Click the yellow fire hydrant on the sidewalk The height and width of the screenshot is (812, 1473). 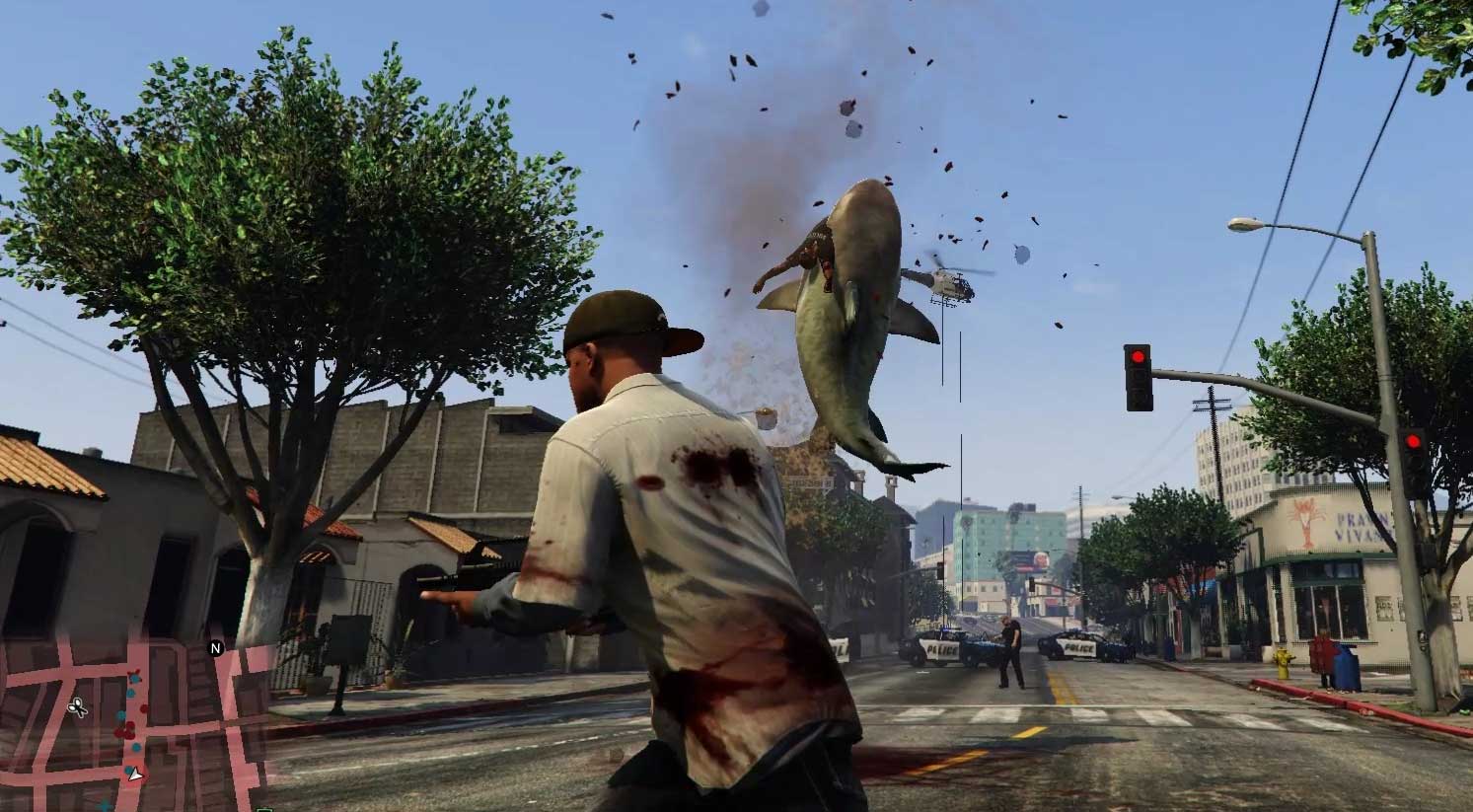pyautogui.click(x=1283, y=661)
